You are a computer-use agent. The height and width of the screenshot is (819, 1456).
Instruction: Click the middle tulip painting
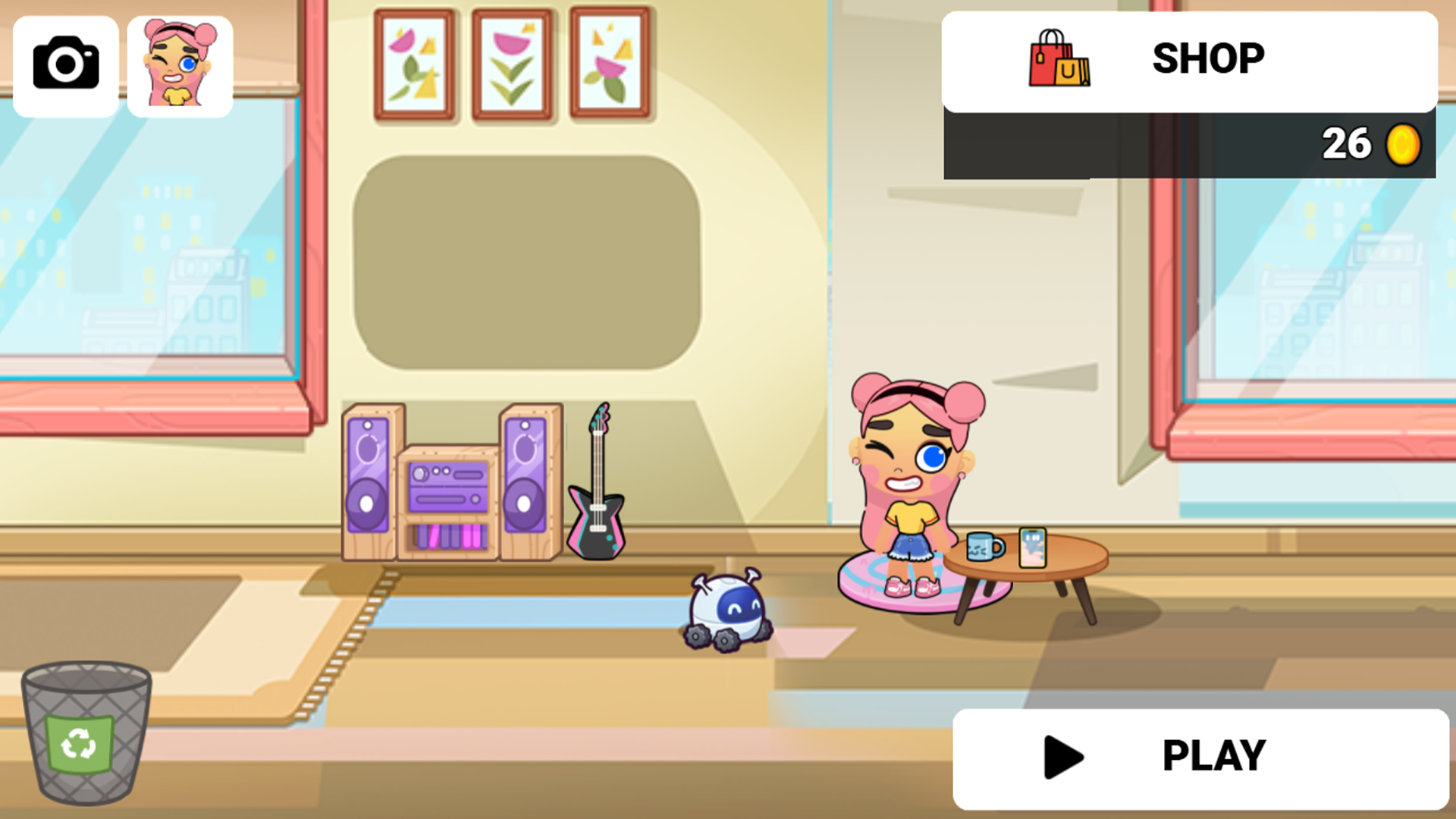coord(511,62)
